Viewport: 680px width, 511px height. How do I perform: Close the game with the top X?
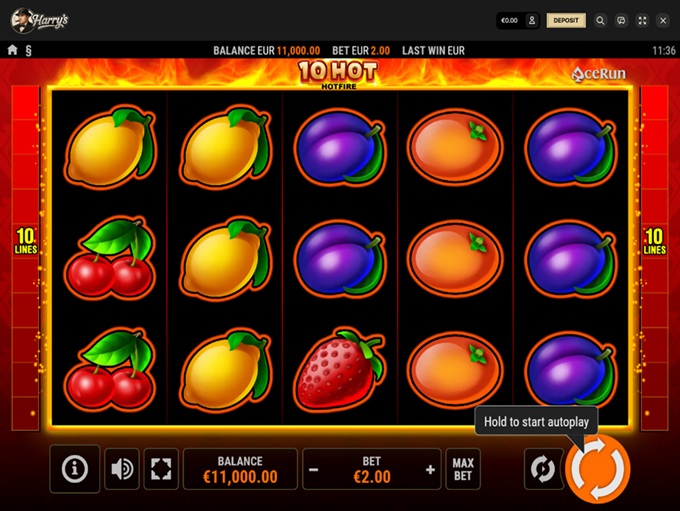[662, 20]
